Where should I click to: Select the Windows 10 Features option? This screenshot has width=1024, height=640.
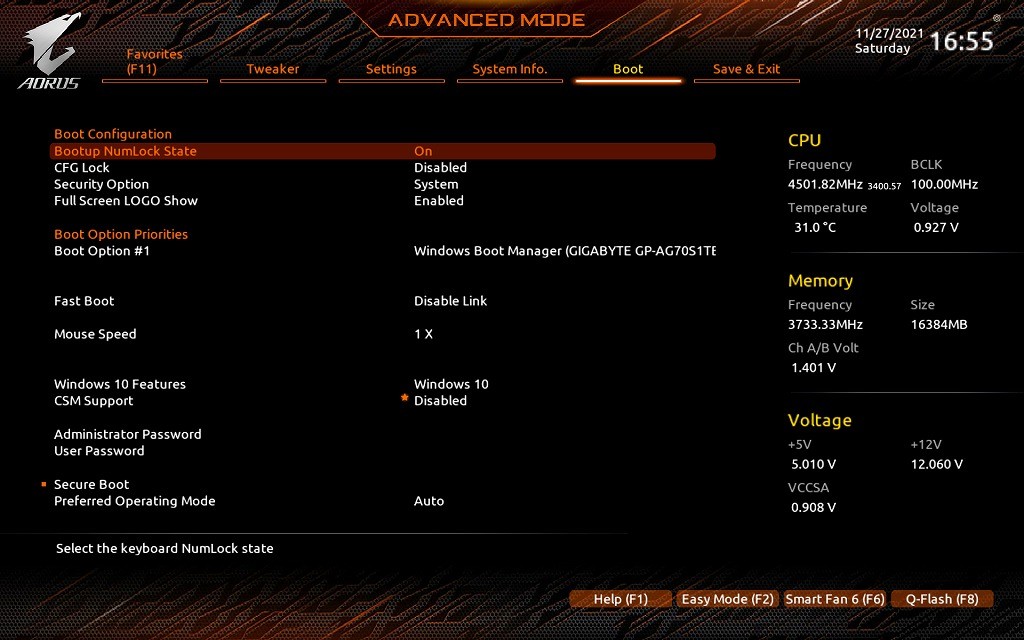click(x=120, y=384)
